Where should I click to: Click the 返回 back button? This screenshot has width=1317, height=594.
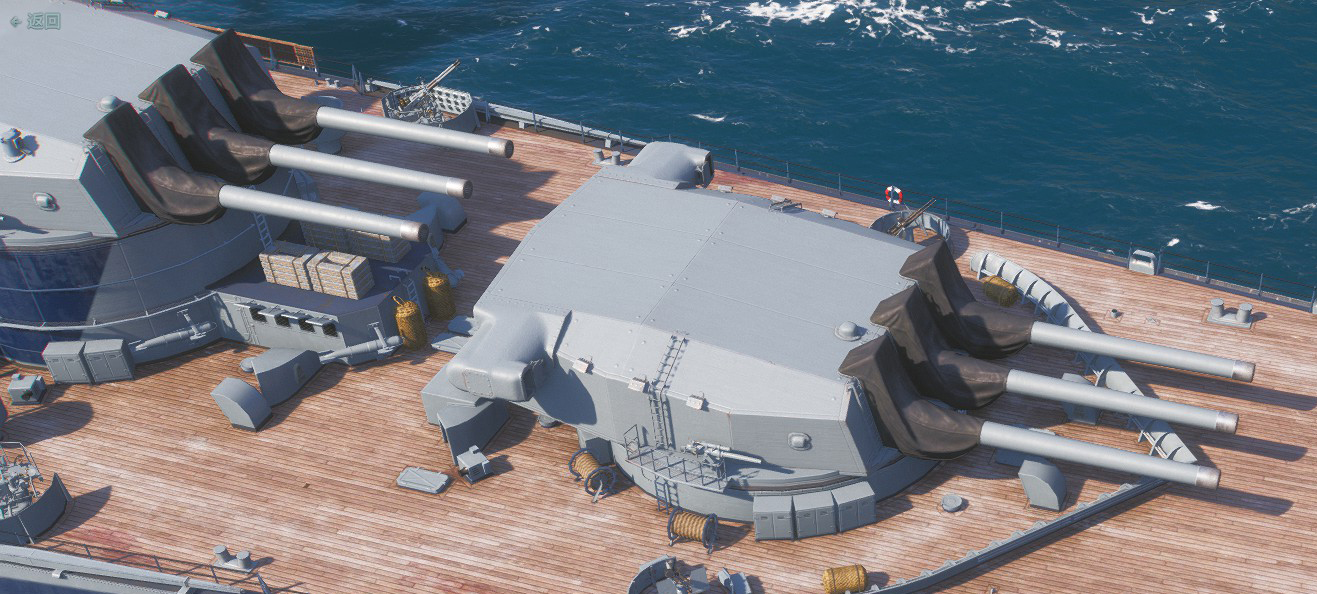click(36, 20)
